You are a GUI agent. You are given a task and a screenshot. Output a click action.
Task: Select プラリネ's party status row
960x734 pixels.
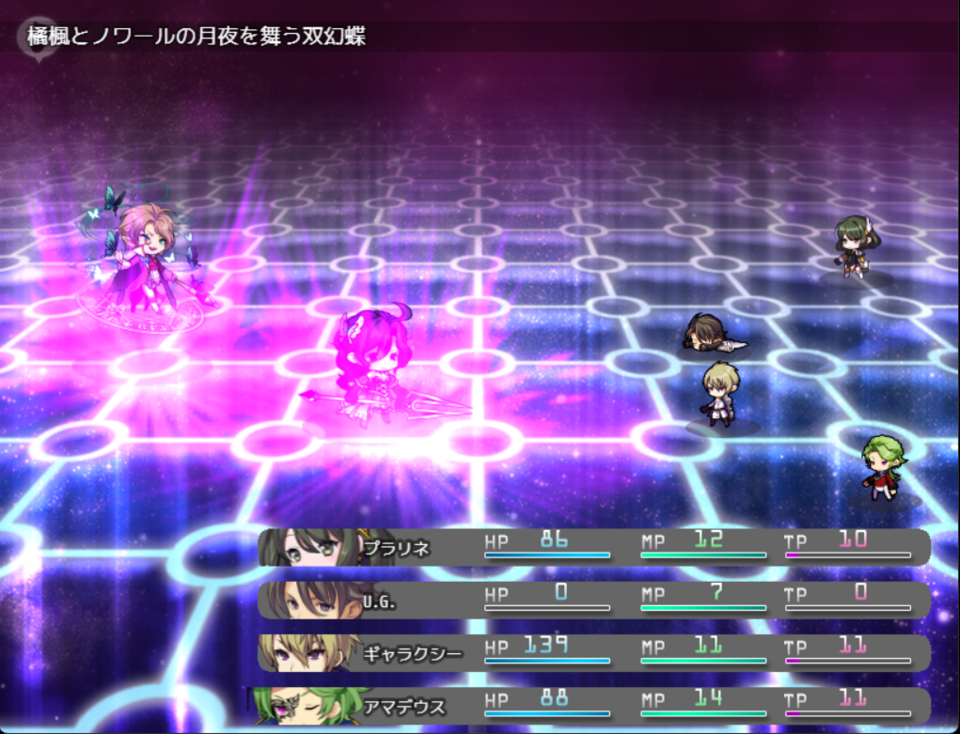tap(594, 547)
